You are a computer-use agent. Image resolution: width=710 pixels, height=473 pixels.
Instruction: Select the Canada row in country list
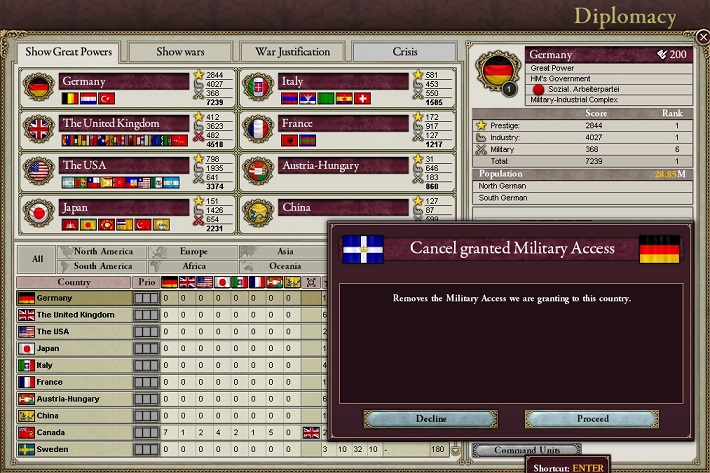[74, 432]
